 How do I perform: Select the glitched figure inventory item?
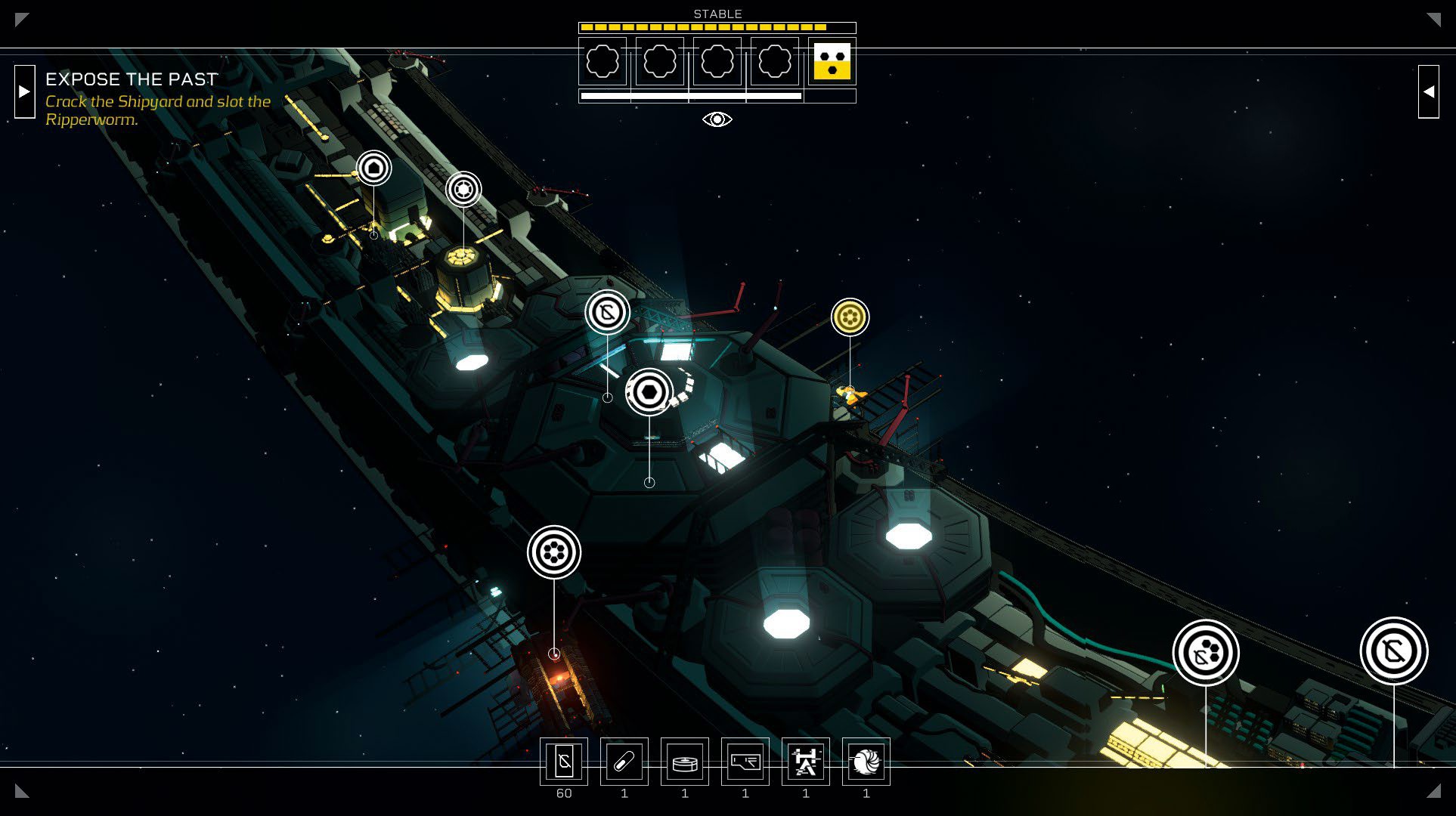coord(806,762)
